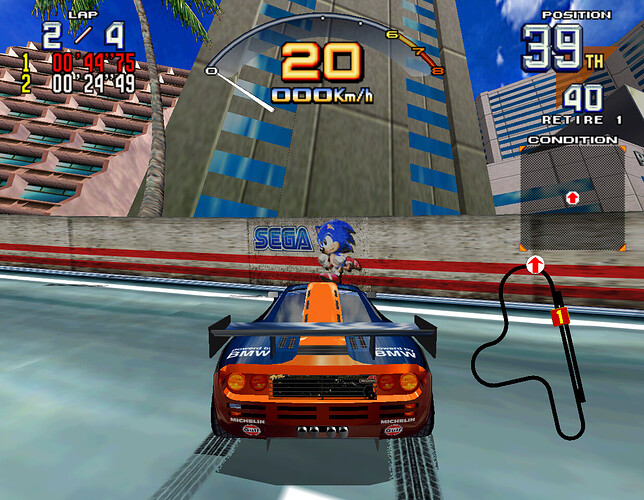Click the red number 1 marker on track map
This screenshot has width=644, height=500.
point(560,316)
